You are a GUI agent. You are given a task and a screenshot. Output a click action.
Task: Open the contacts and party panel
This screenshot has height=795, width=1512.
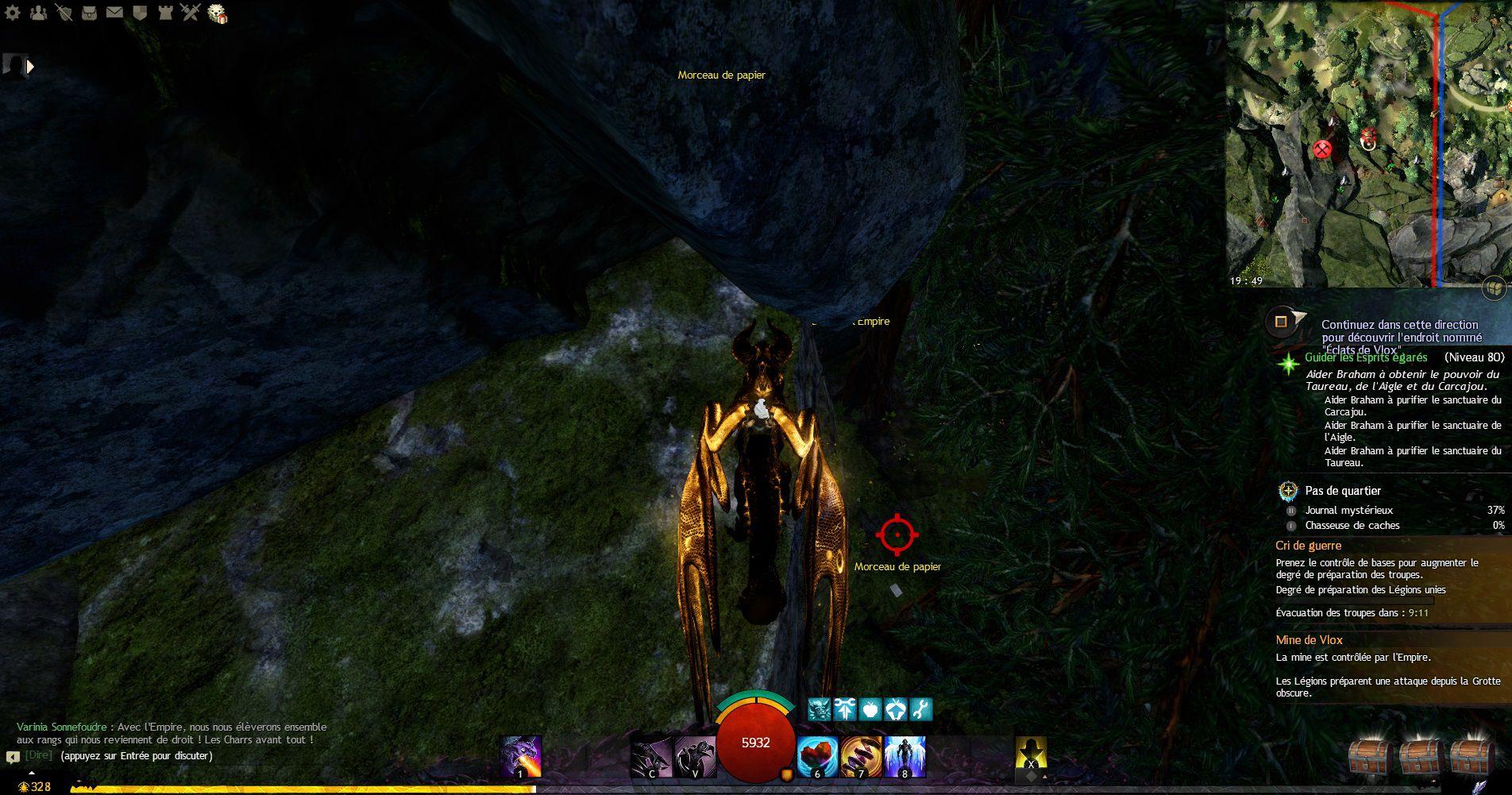[x=37, y=13]
